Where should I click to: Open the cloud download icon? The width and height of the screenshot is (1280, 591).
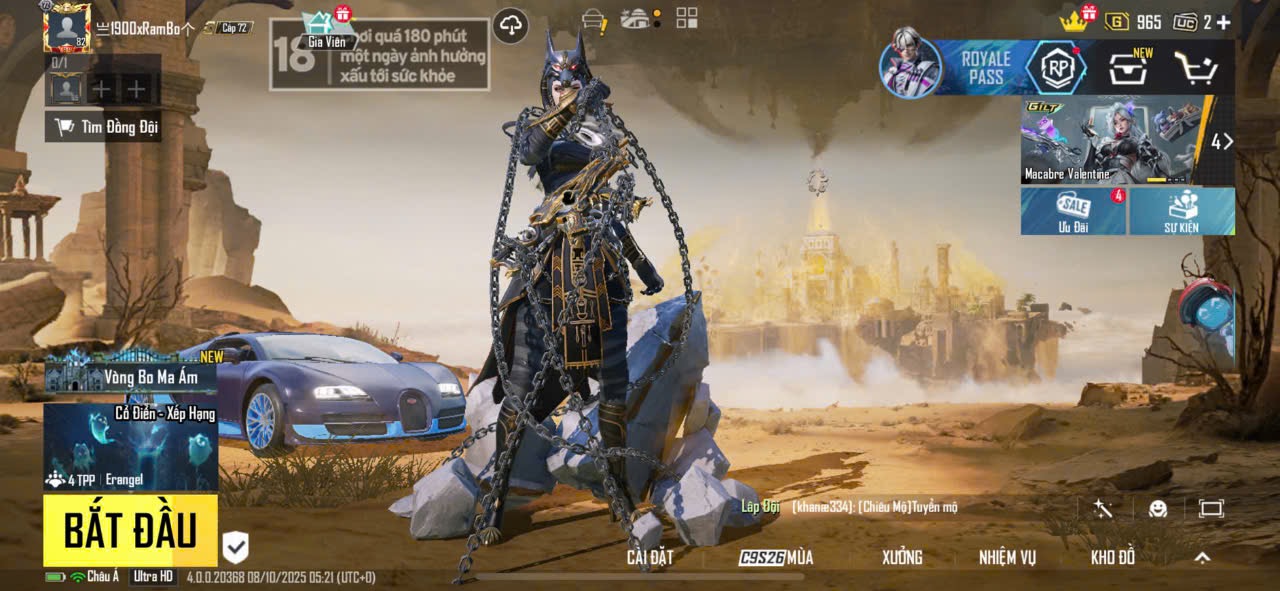[x=511, y=26]
